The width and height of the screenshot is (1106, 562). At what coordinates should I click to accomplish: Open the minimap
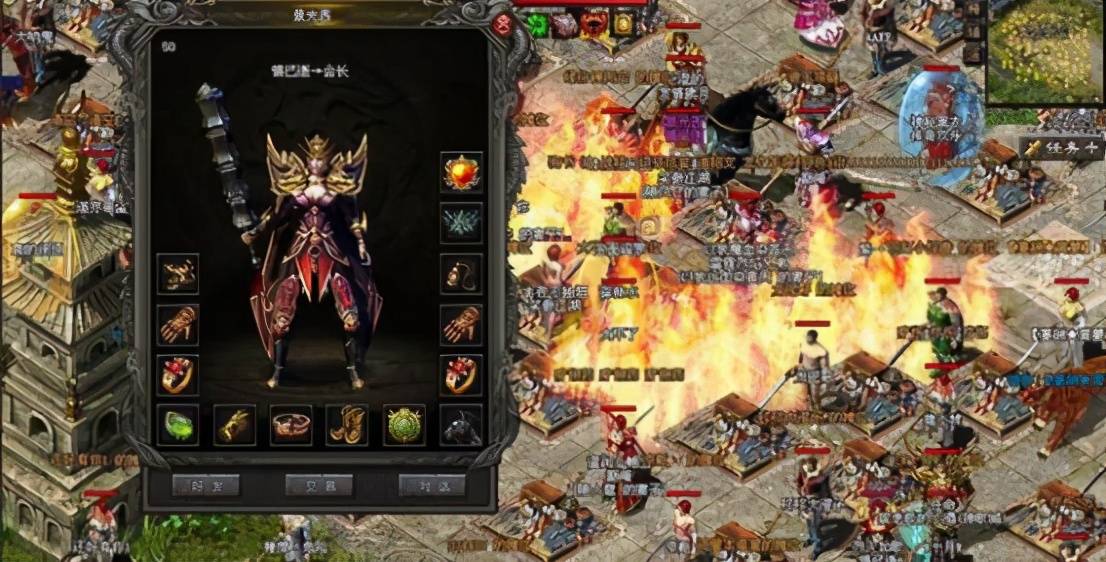1045,52
